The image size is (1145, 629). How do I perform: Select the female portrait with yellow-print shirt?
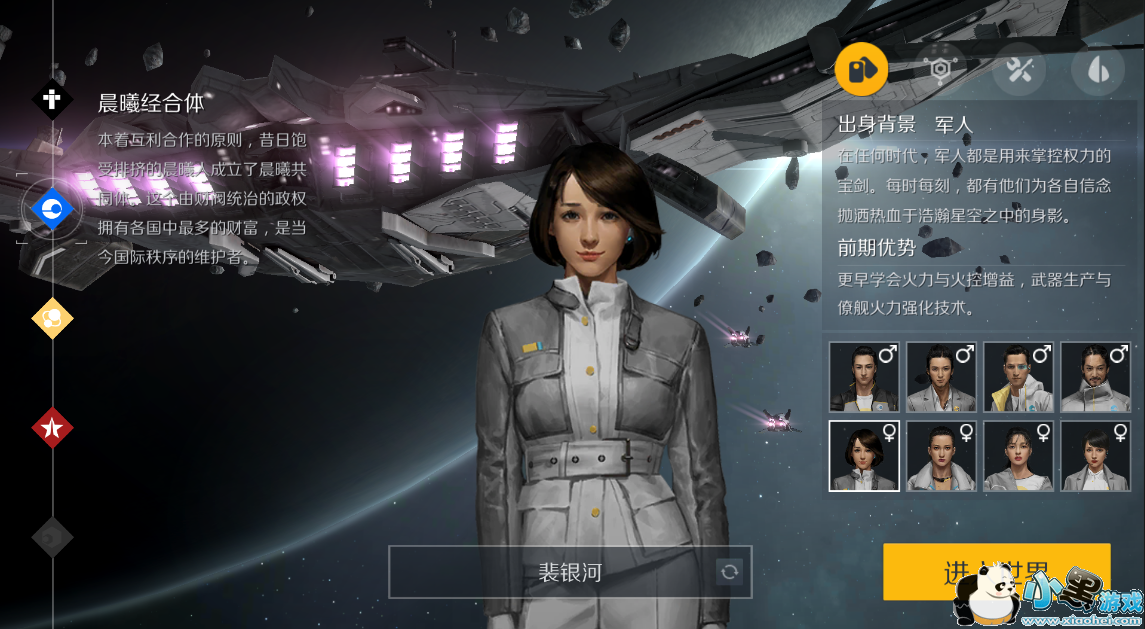tap(1018, 456)
